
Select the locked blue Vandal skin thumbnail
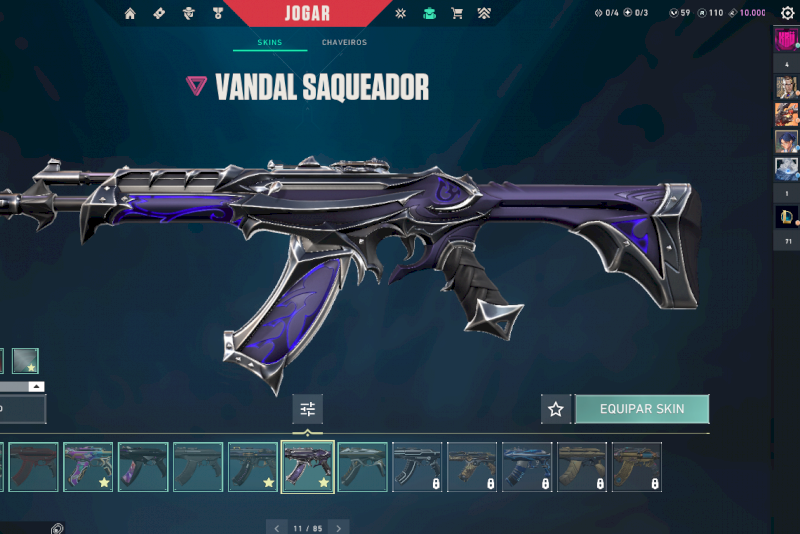(x=527, y=467)
